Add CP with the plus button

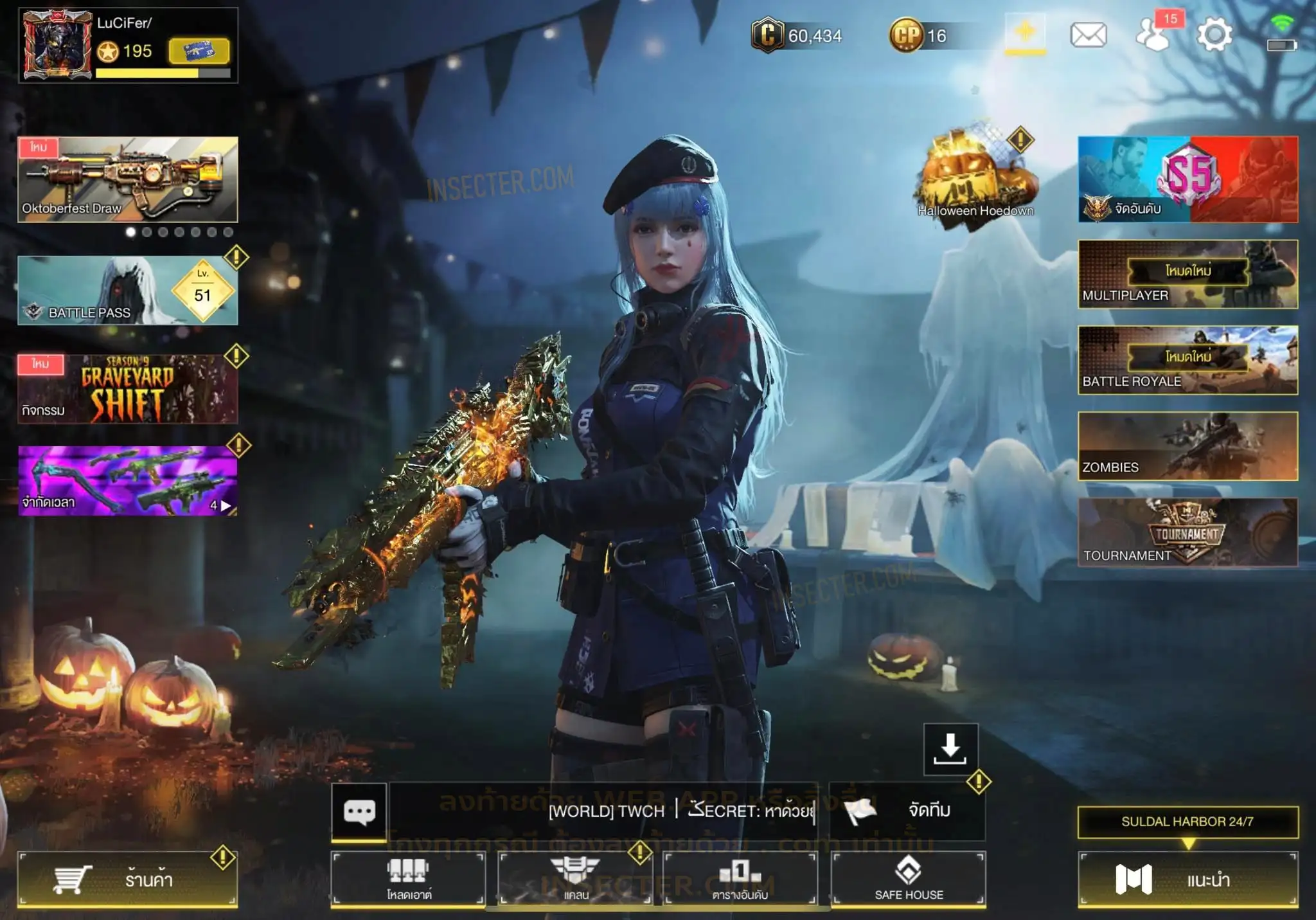coord(1025,32)
